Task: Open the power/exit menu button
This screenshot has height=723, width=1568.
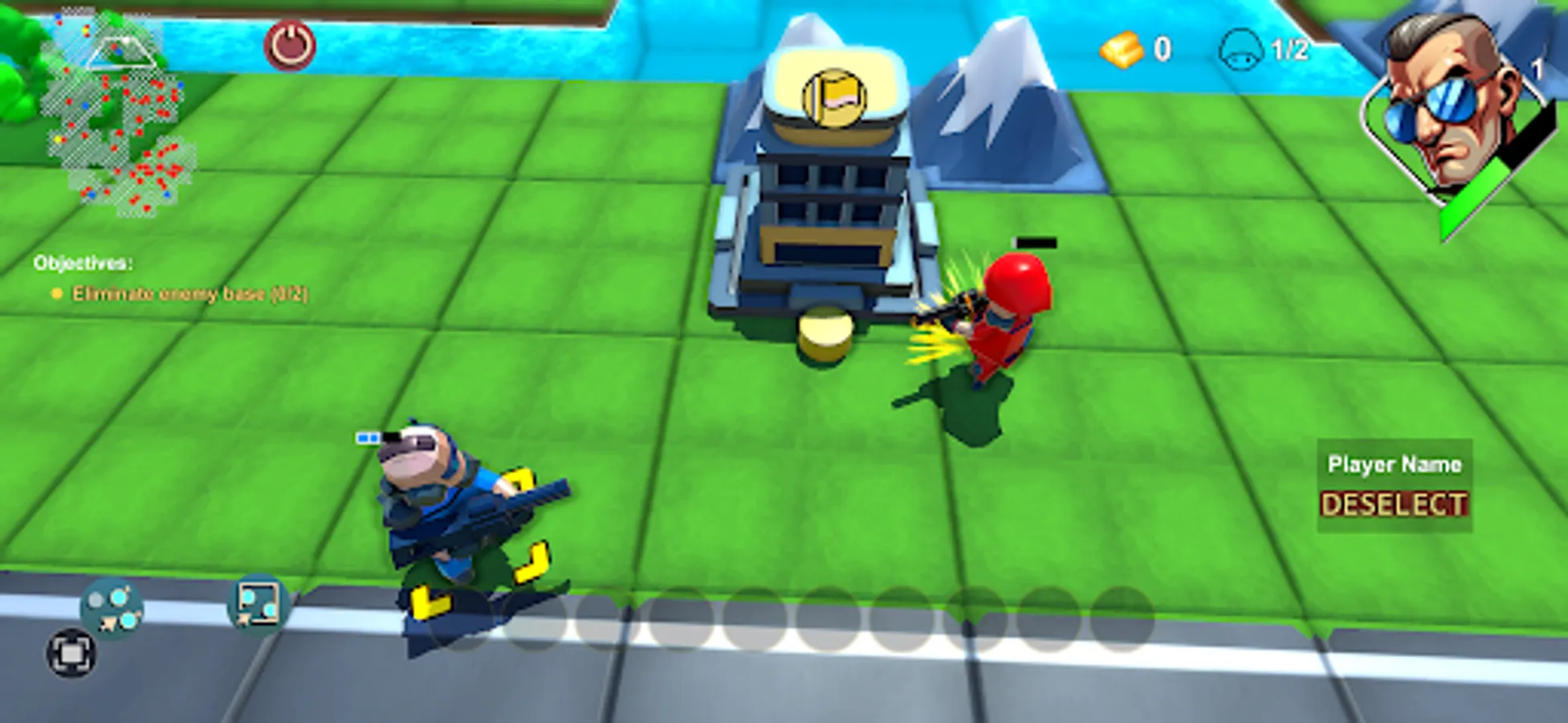Action: (291, 43)
